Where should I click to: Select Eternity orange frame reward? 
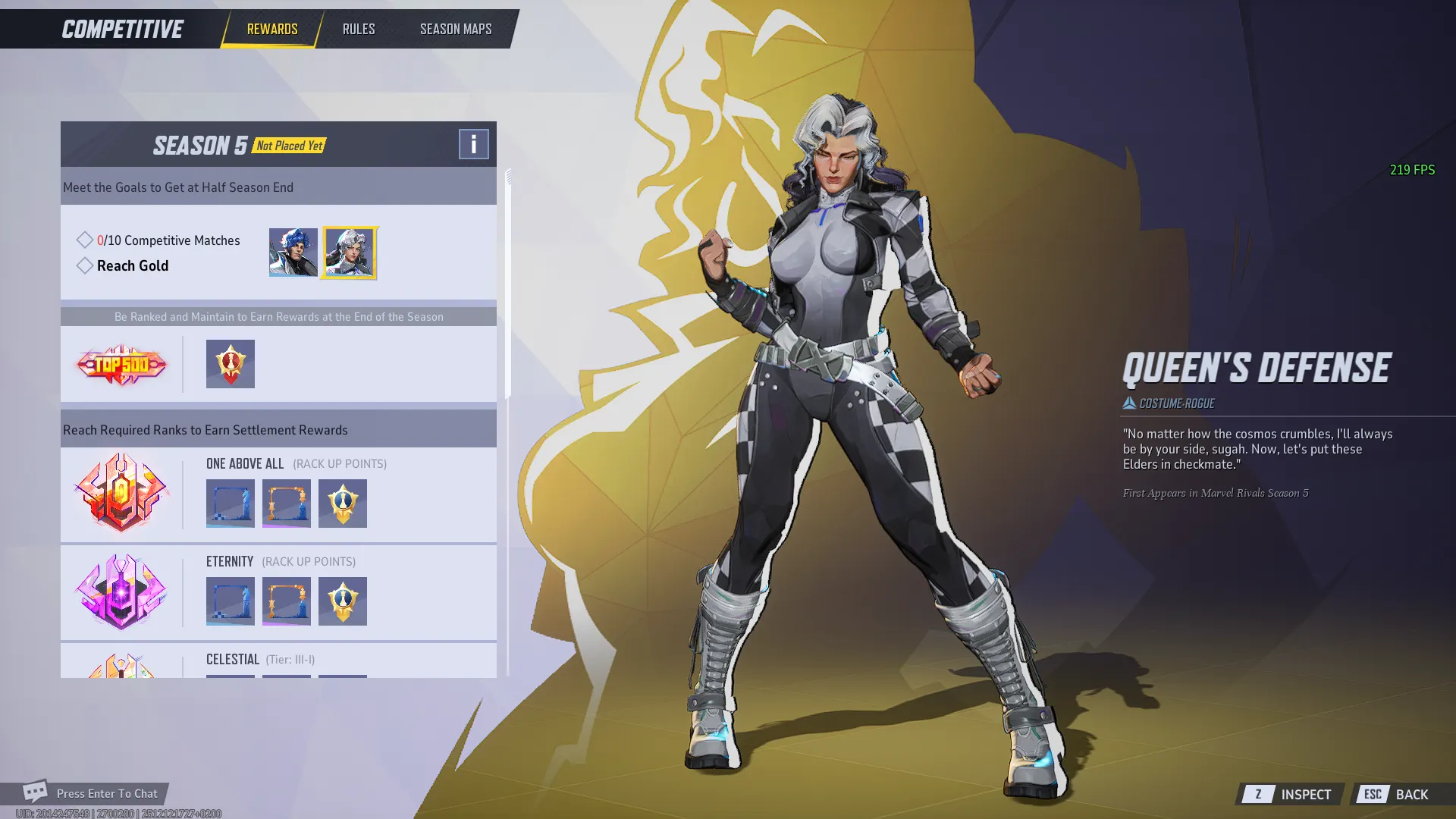pos(287,601)
